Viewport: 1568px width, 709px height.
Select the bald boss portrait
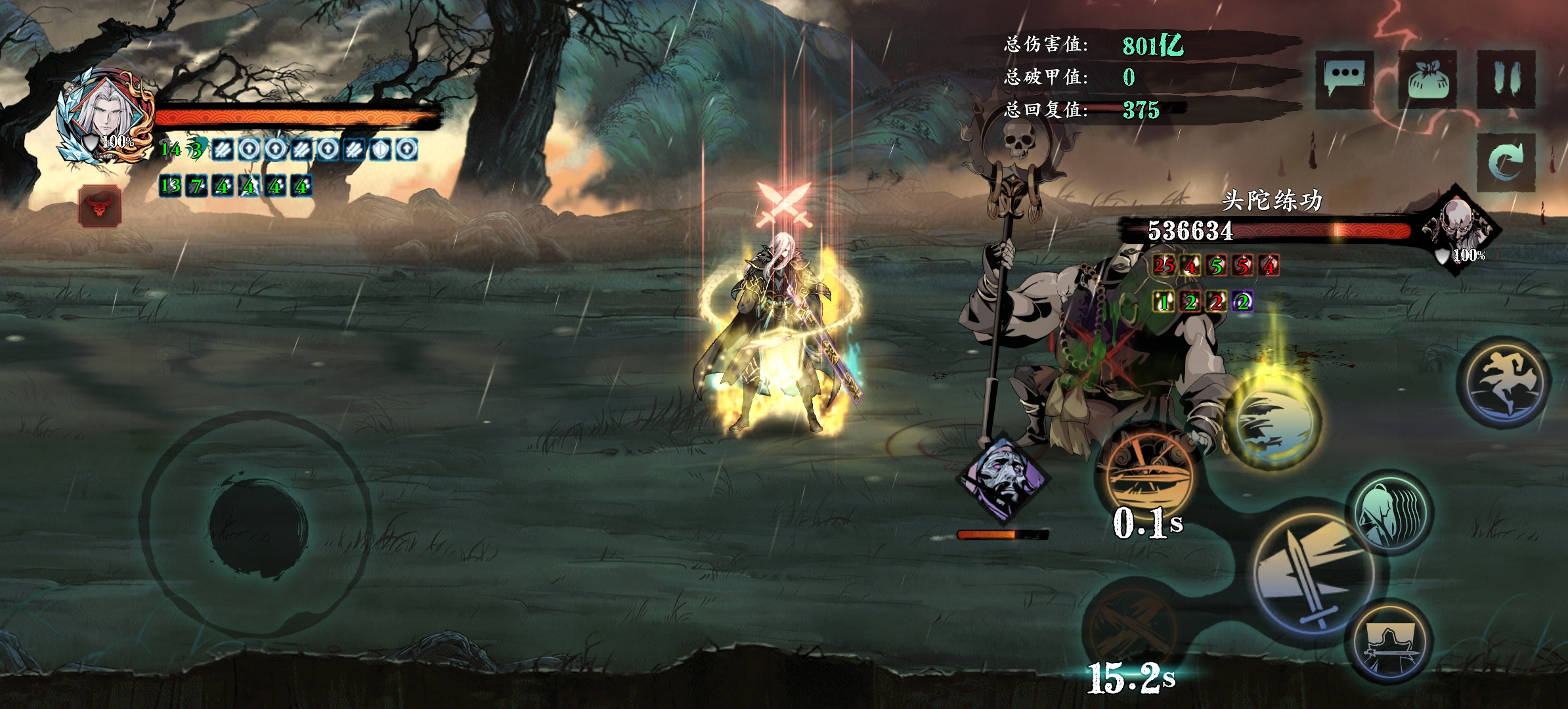1460,227
